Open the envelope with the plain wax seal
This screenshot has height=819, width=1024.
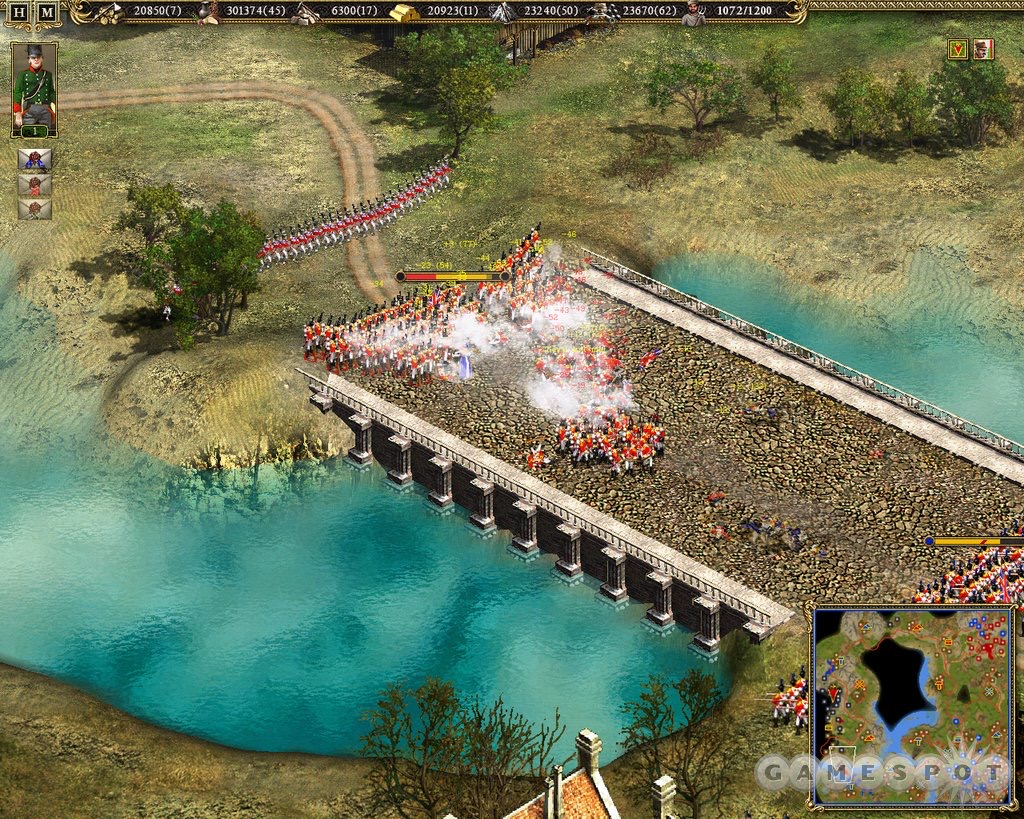coord(35,209)
